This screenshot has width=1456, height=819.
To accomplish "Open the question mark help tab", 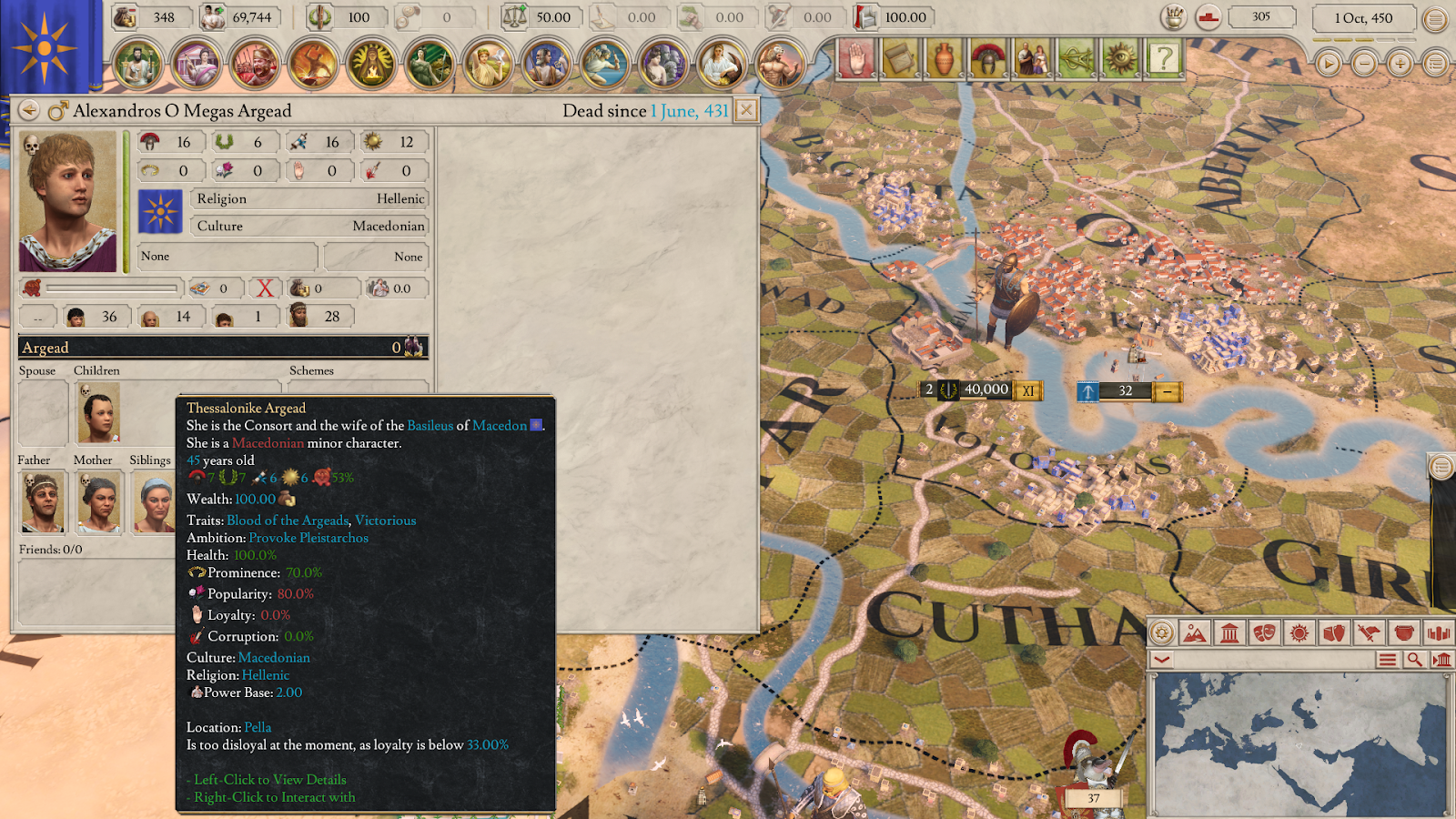I will pyautogui.click(x=1164, y=60).
